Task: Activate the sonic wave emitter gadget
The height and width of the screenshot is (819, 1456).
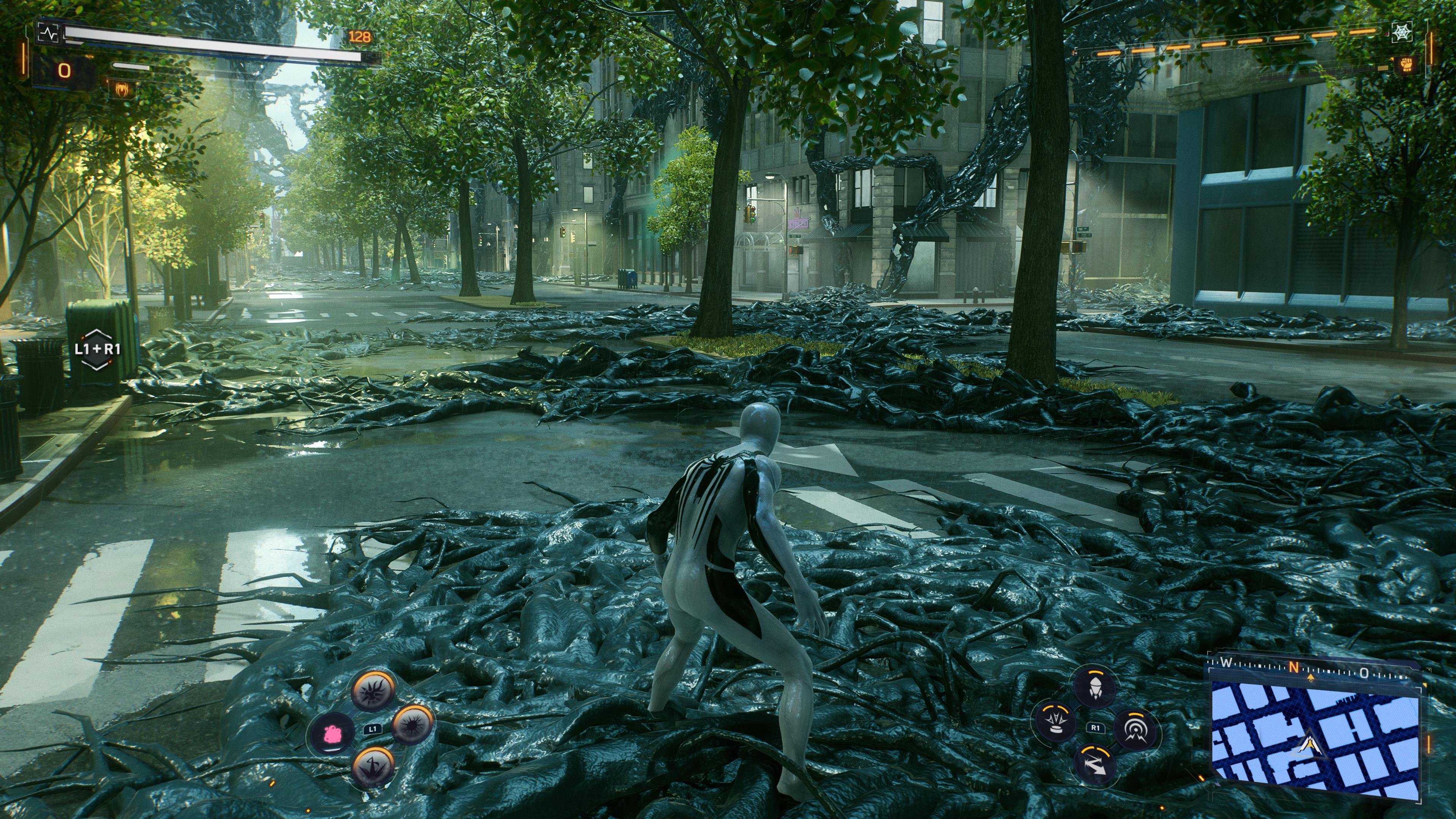Action: [x=1135, y=728]
